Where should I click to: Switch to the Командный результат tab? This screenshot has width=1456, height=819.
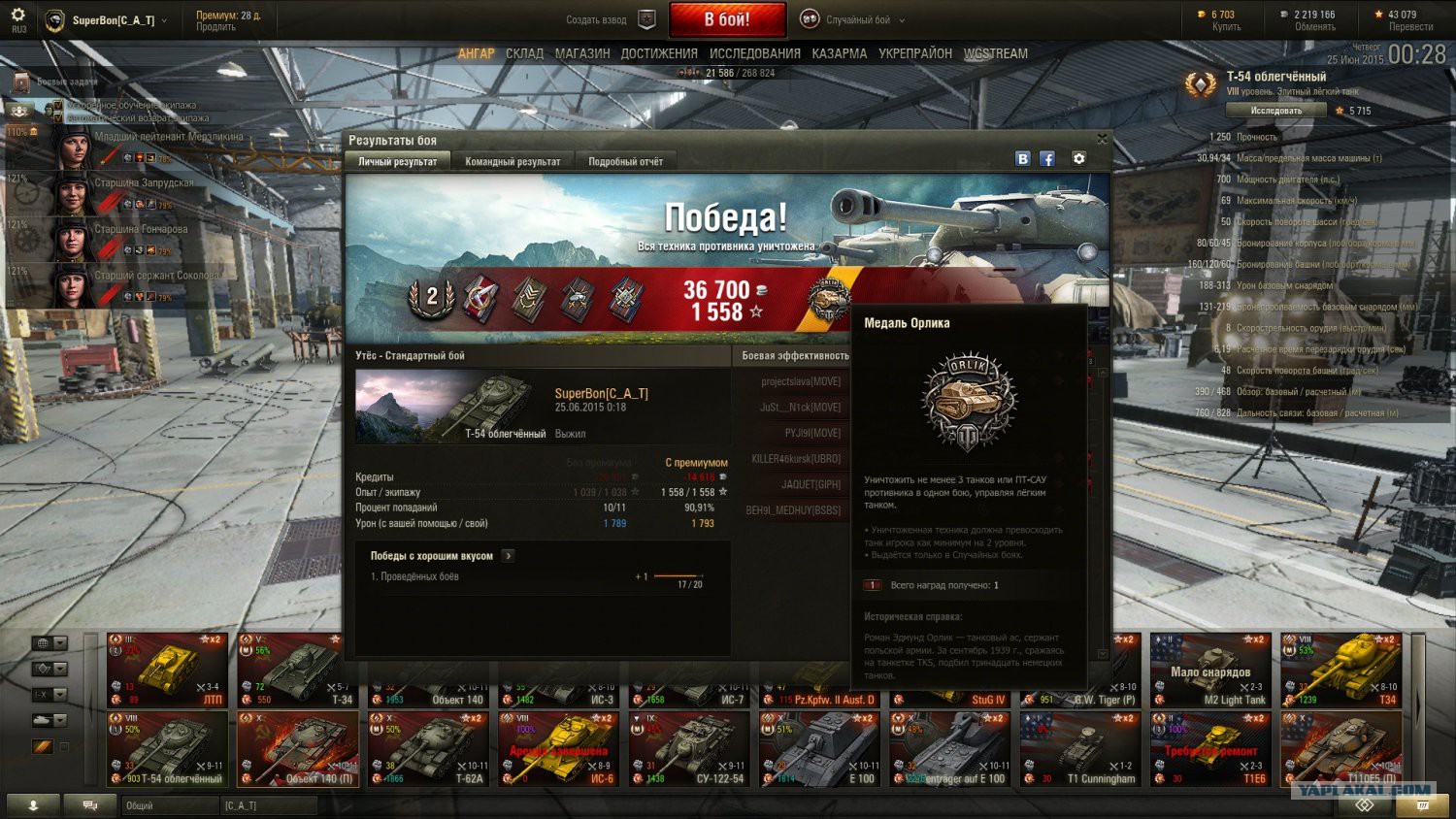point(513,162)
